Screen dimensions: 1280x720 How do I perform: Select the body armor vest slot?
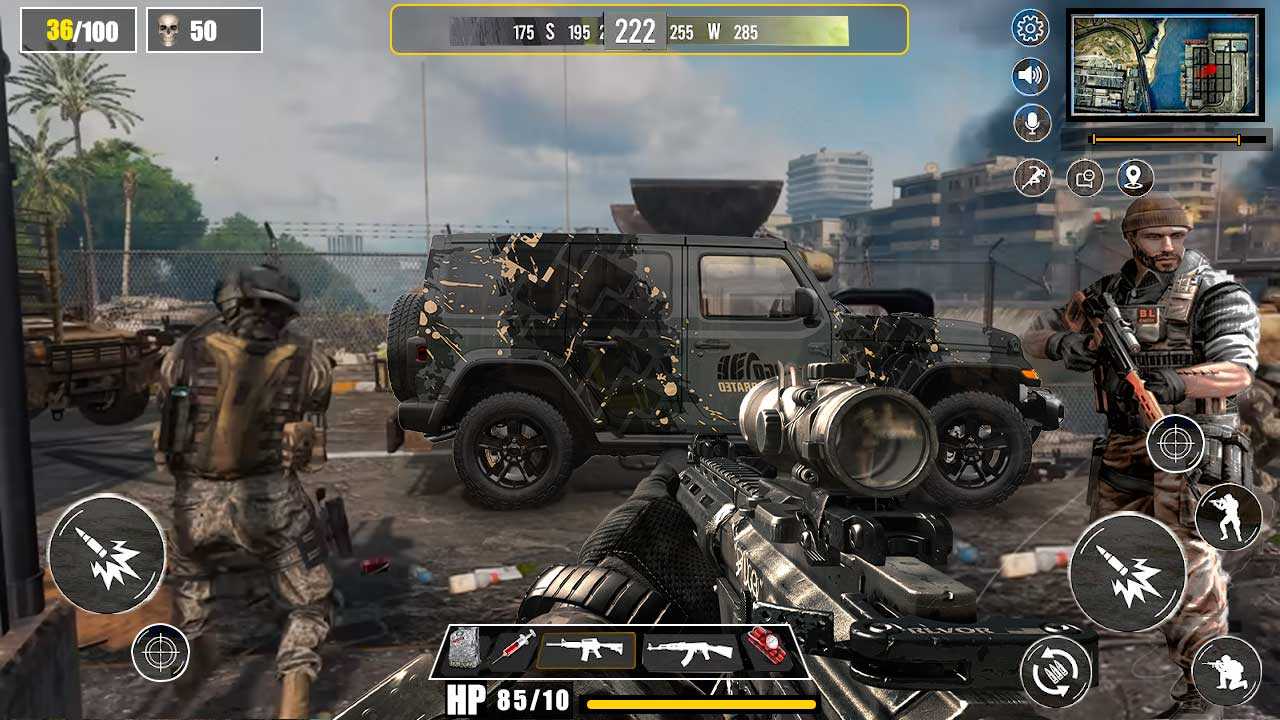[463, 650]
